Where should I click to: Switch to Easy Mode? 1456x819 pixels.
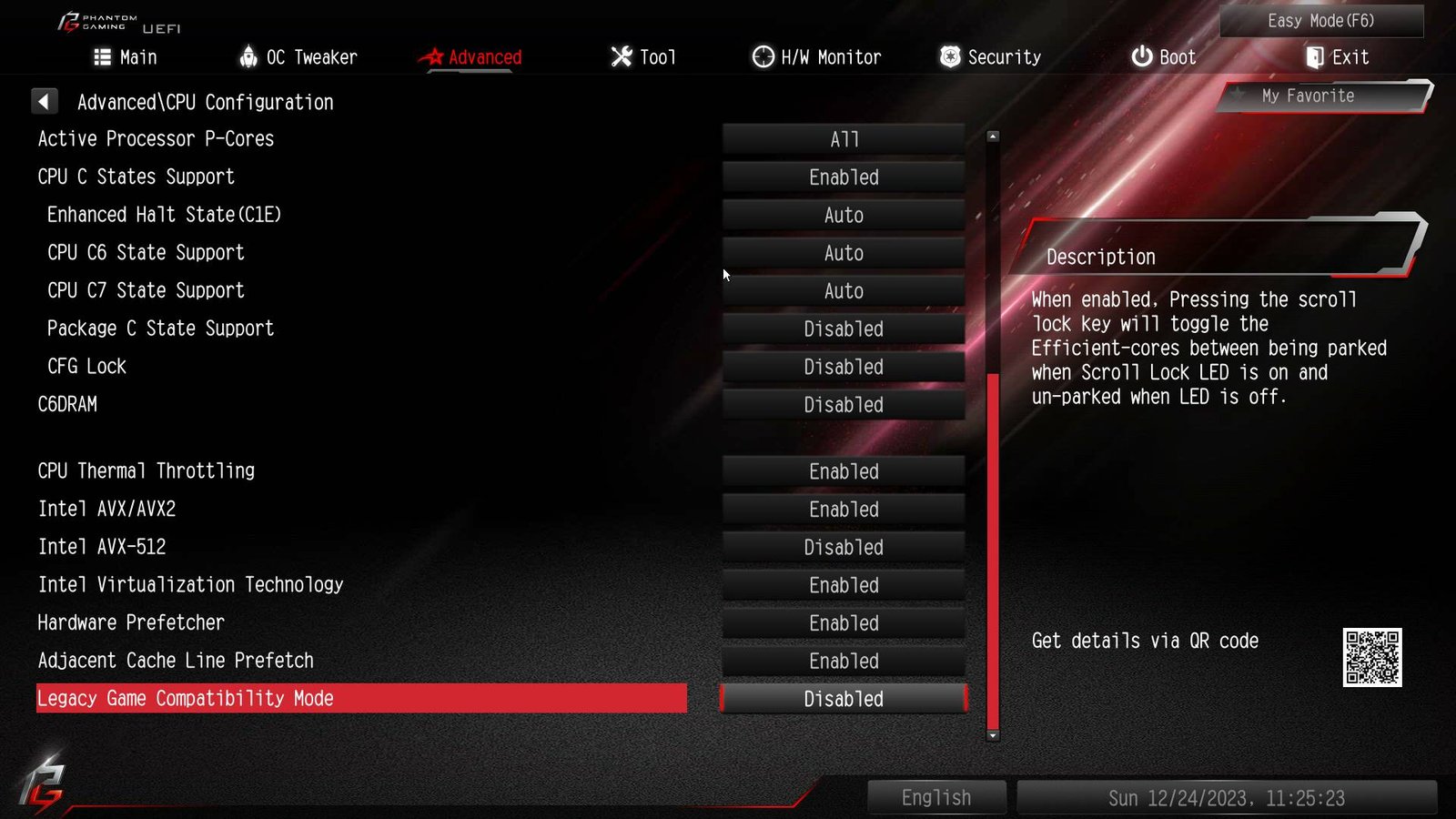pyautogui.click(x=1320, y=21)
